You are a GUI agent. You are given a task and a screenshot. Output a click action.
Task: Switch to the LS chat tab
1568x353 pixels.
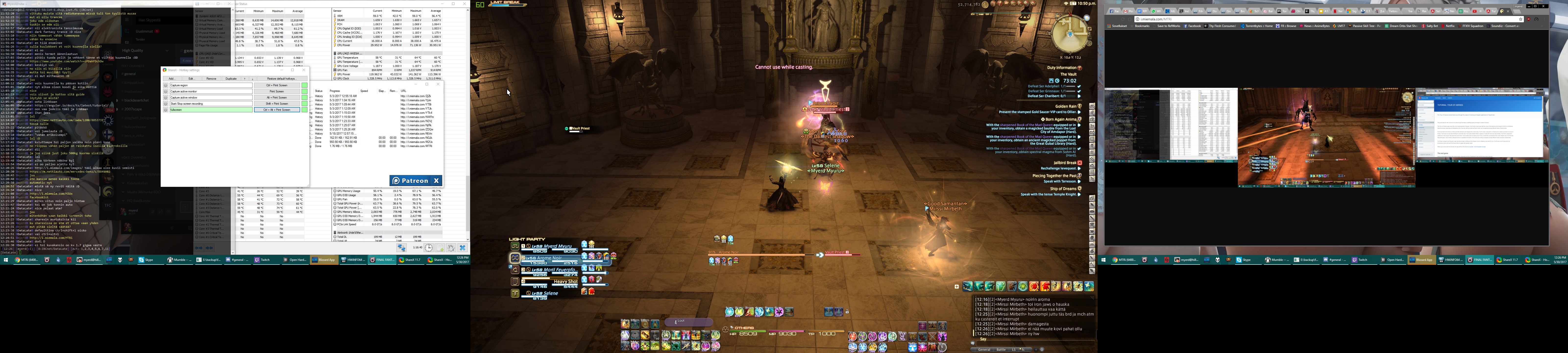pyautogui.click(x=1014, y=349)
